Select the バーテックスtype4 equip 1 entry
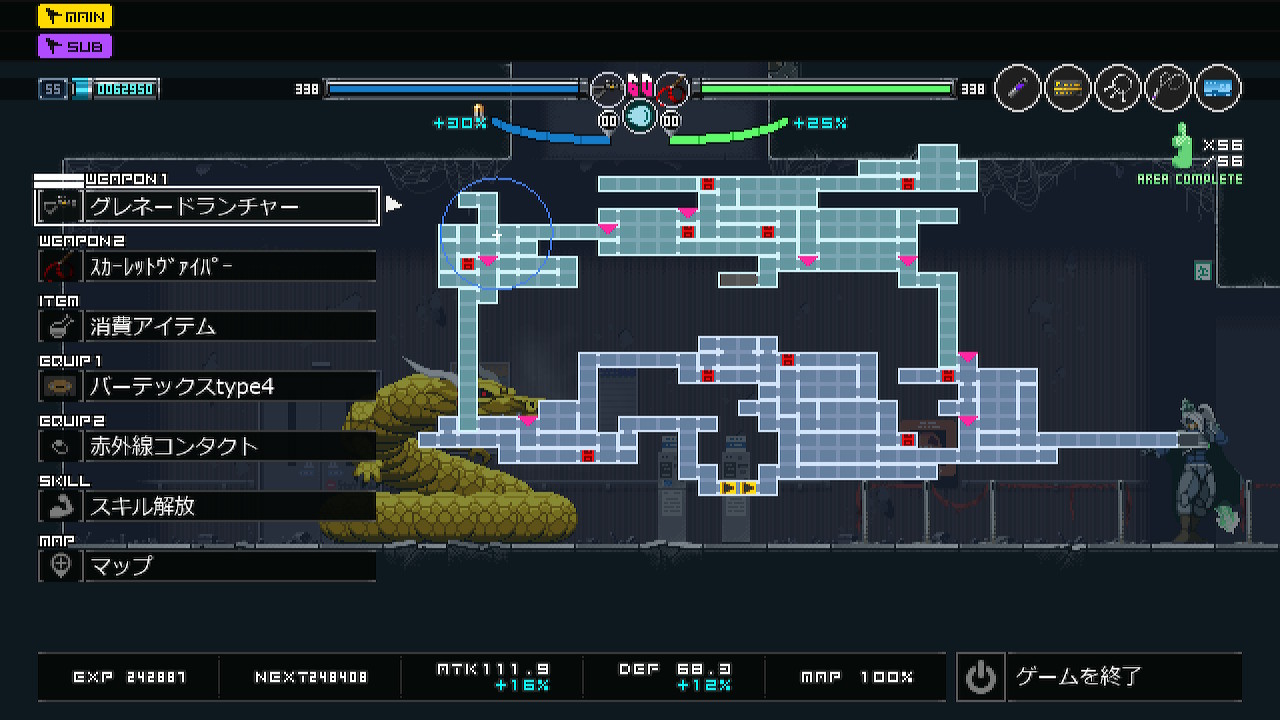This screenshot has width=1280, height=720. click(x=207, y=386)
